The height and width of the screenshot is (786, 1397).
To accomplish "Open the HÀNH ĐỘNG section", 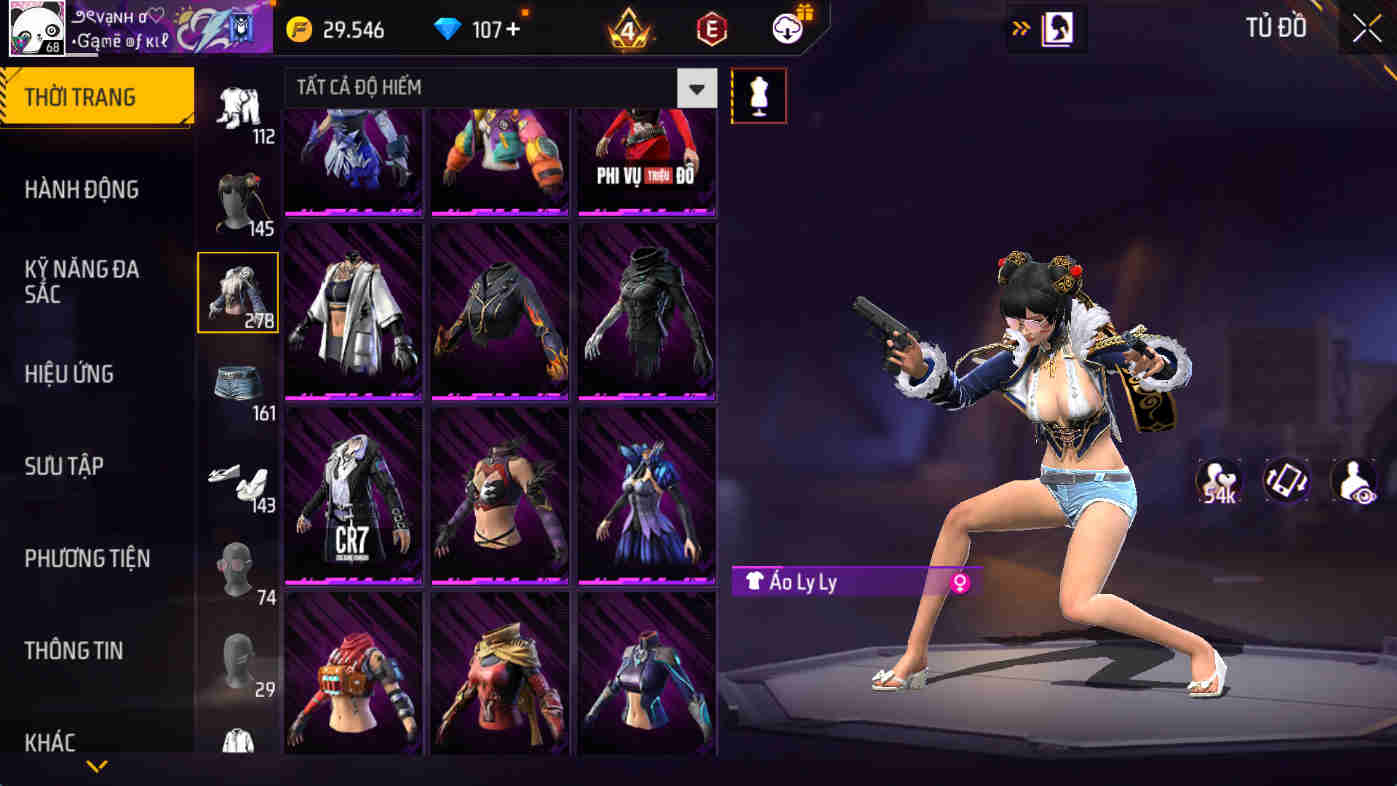I will [83, 189].
